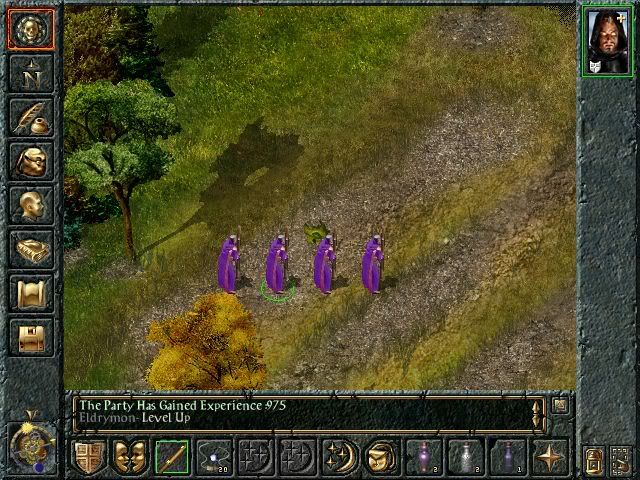This screenshot has height=480, width=640.
Task: Show the character record with the bald-head button
Action: pos(30,205)
